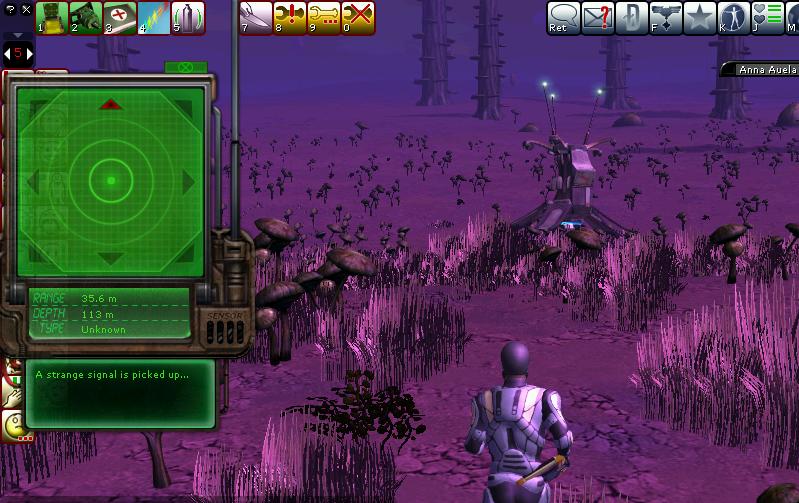
Task: Open the character figure K panel
Action: click(x=734, y=17)
